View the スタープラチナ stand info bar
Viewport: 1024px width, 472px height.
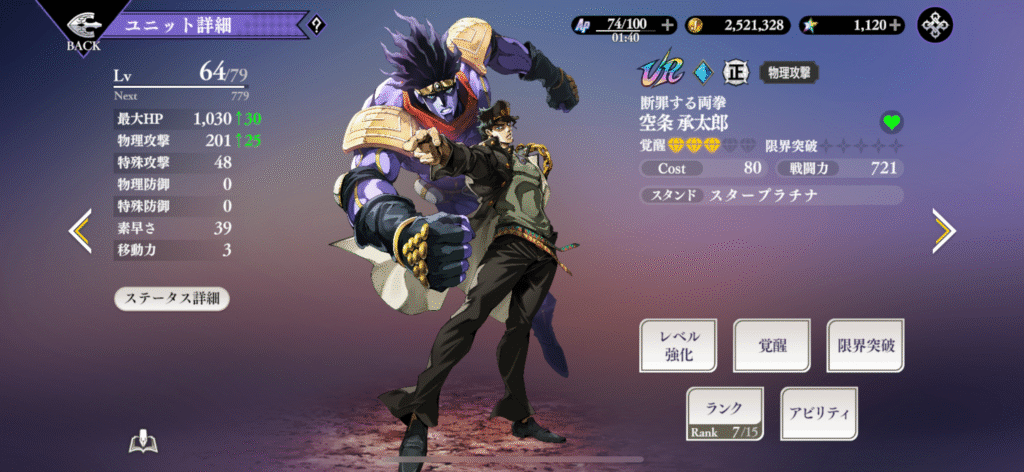click(x=771, y=195)
